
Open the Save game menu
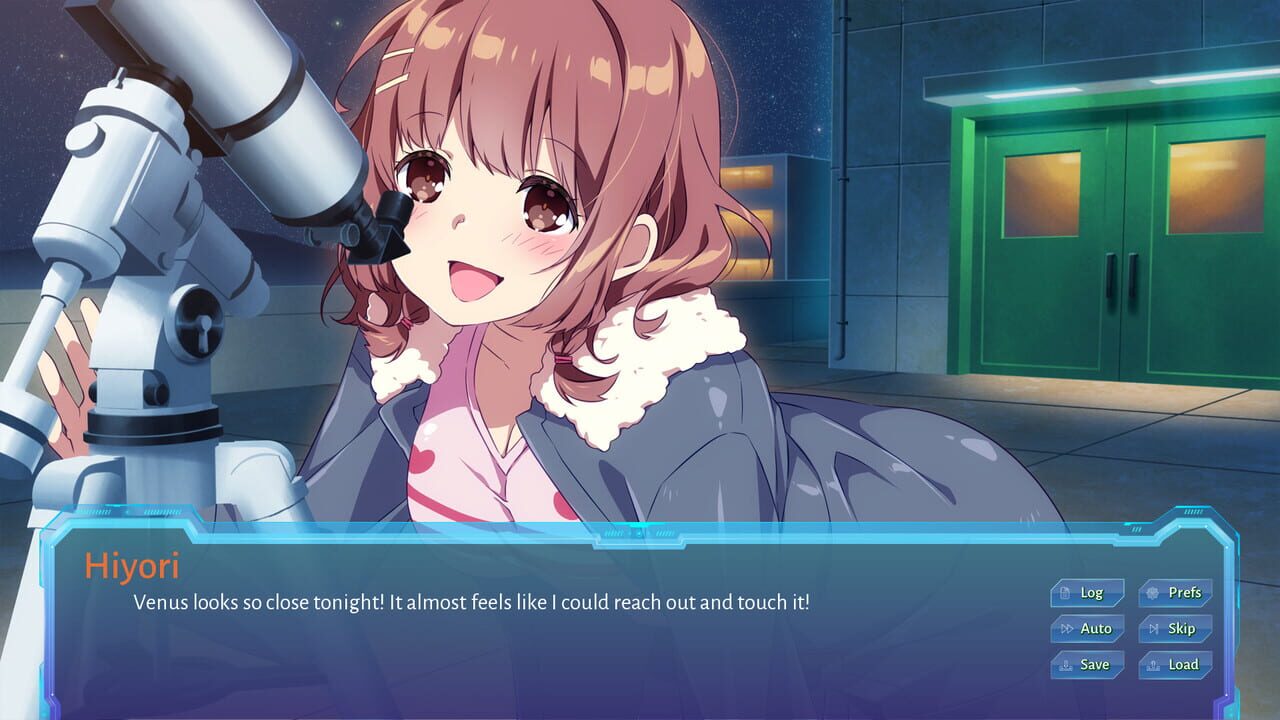pos(1086,664)
